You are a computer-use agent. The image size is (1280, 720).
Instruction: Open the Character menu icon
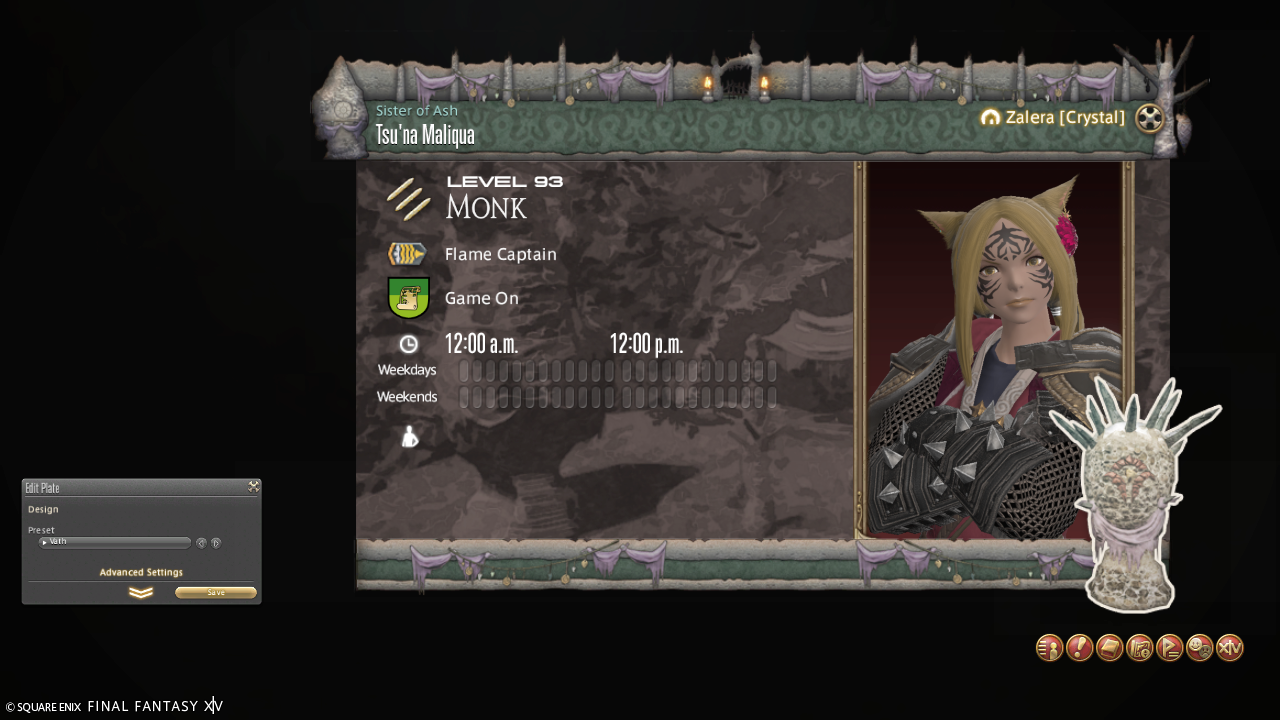(1049, 648)
